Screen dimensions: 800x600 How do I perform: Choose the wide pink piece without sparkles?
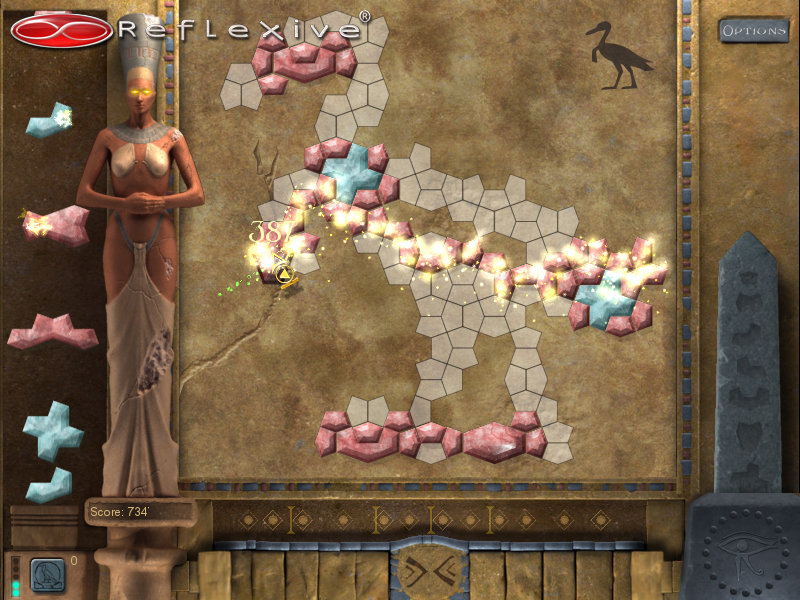coord(52,333)
